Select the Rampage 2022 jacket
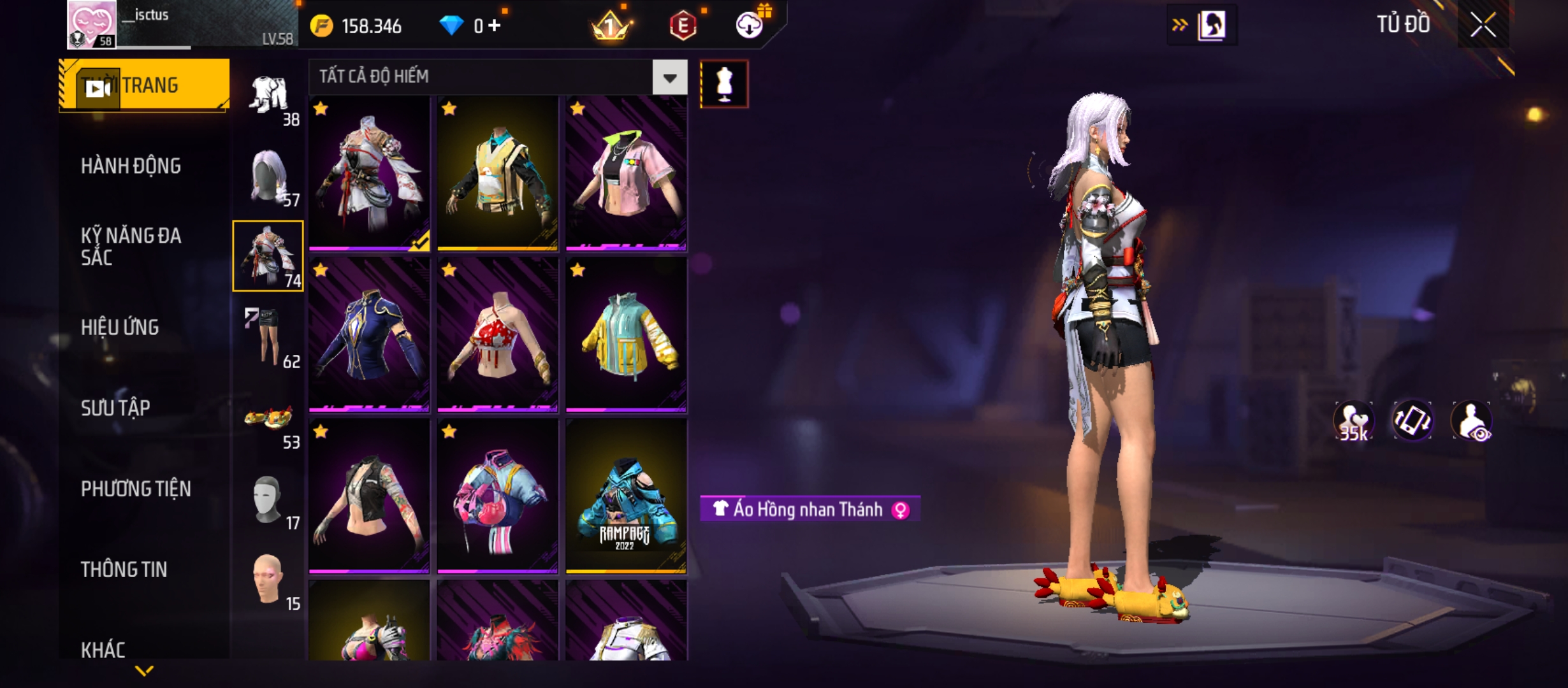 click(626, 496)
